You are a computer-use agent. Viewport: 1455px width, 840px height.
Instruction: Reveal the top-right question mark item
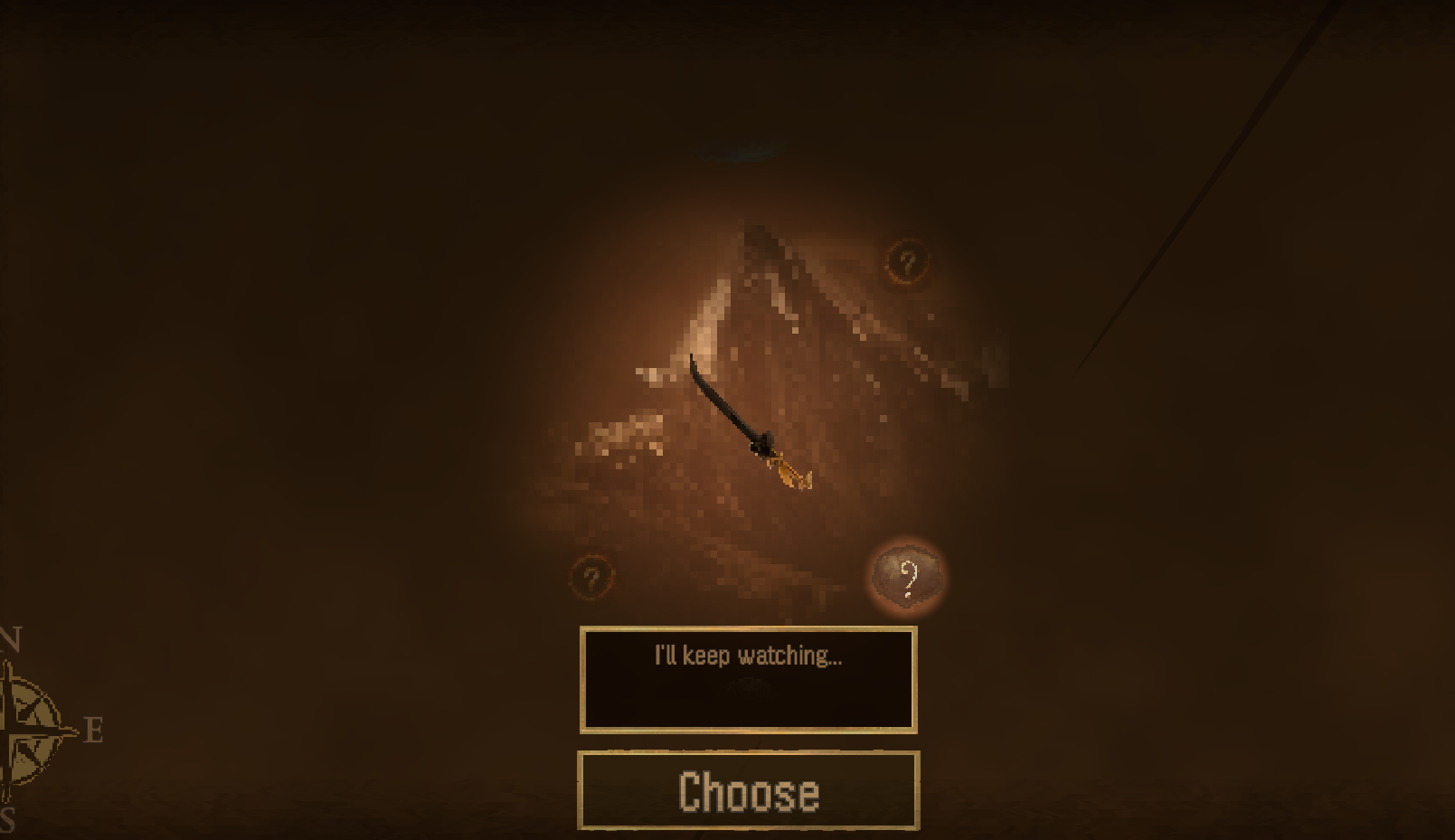click(908, 262)
